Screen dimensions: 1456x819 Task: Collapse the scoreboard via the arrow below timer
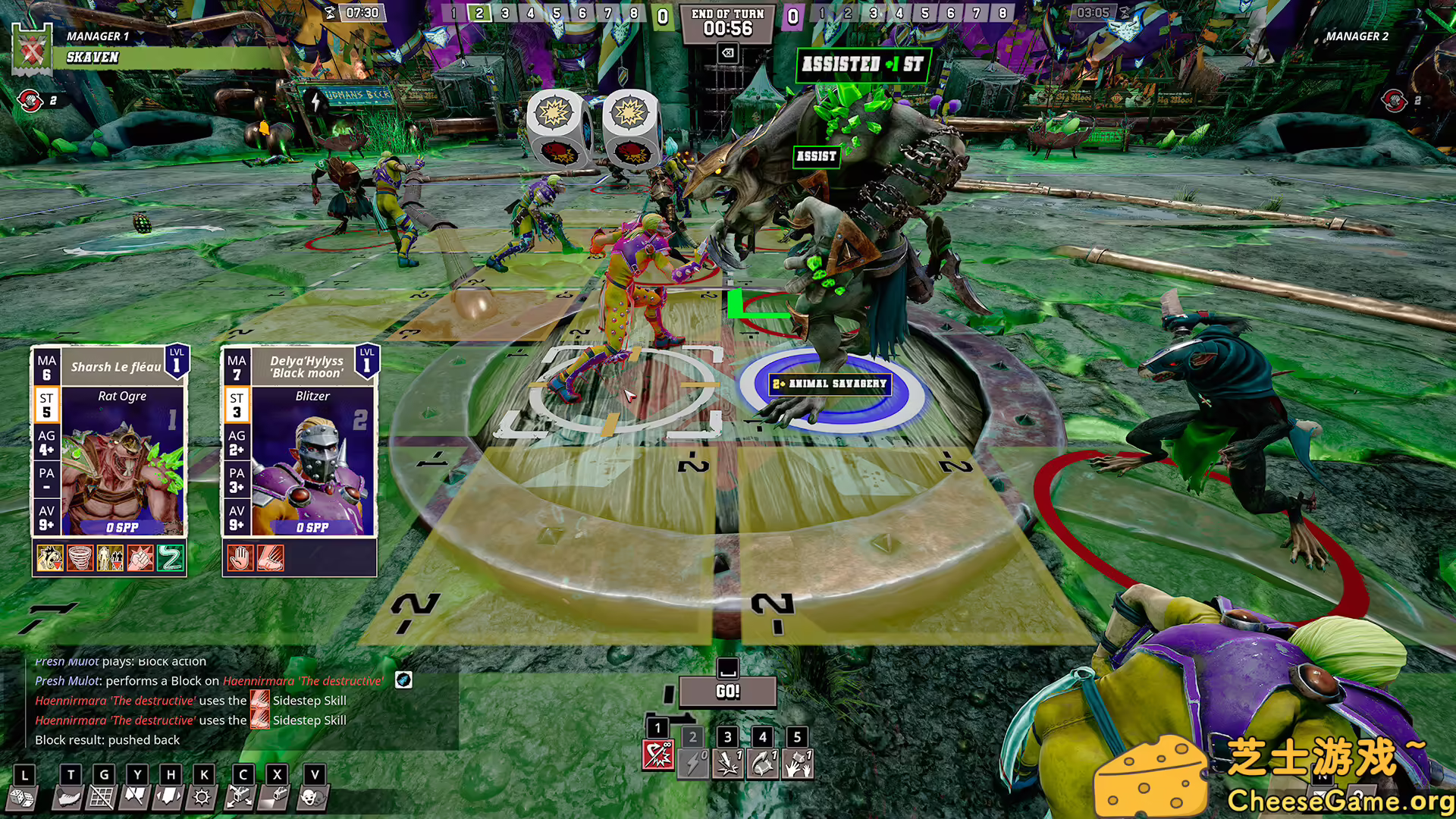(x=726, y=52)
